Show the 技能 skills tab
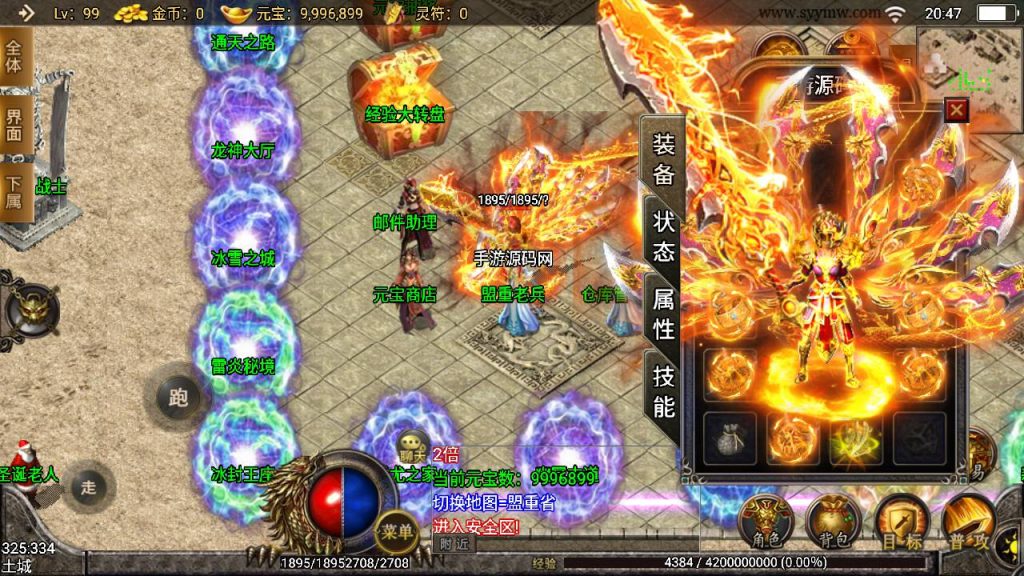 (x=663, y=390)
